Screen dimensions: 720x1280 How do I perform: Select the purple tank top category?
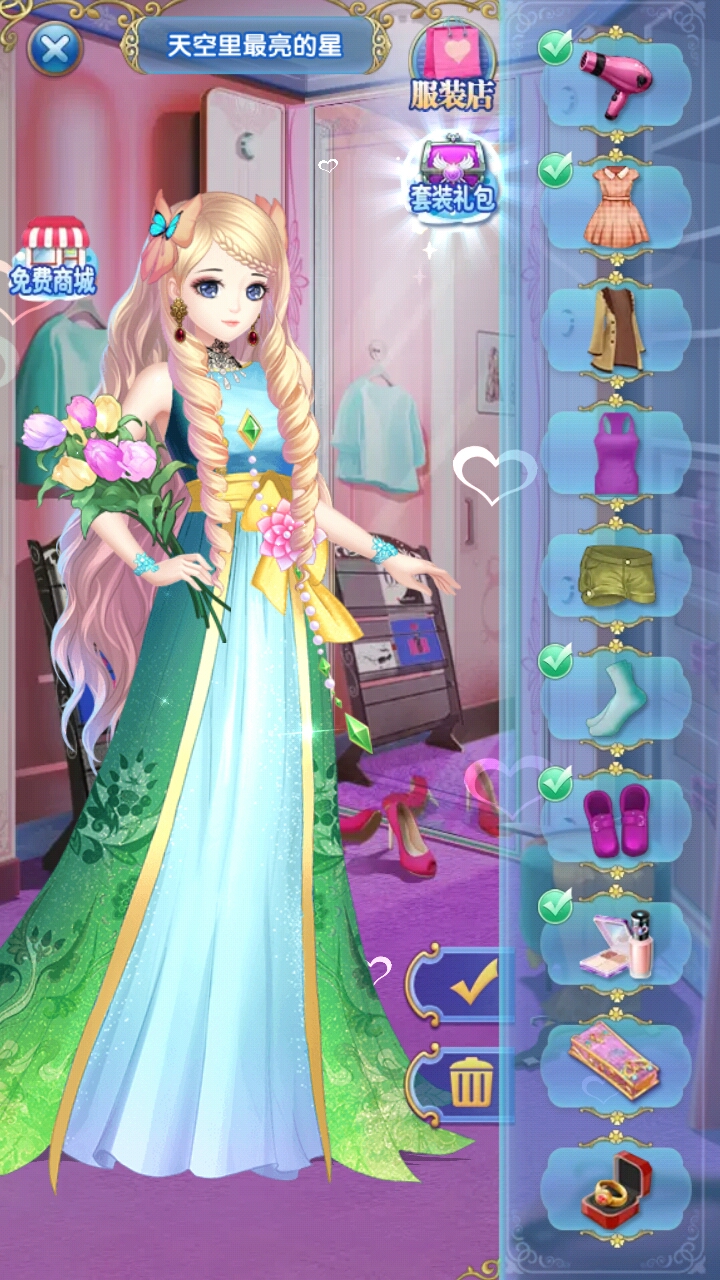(x=614, y=452)
